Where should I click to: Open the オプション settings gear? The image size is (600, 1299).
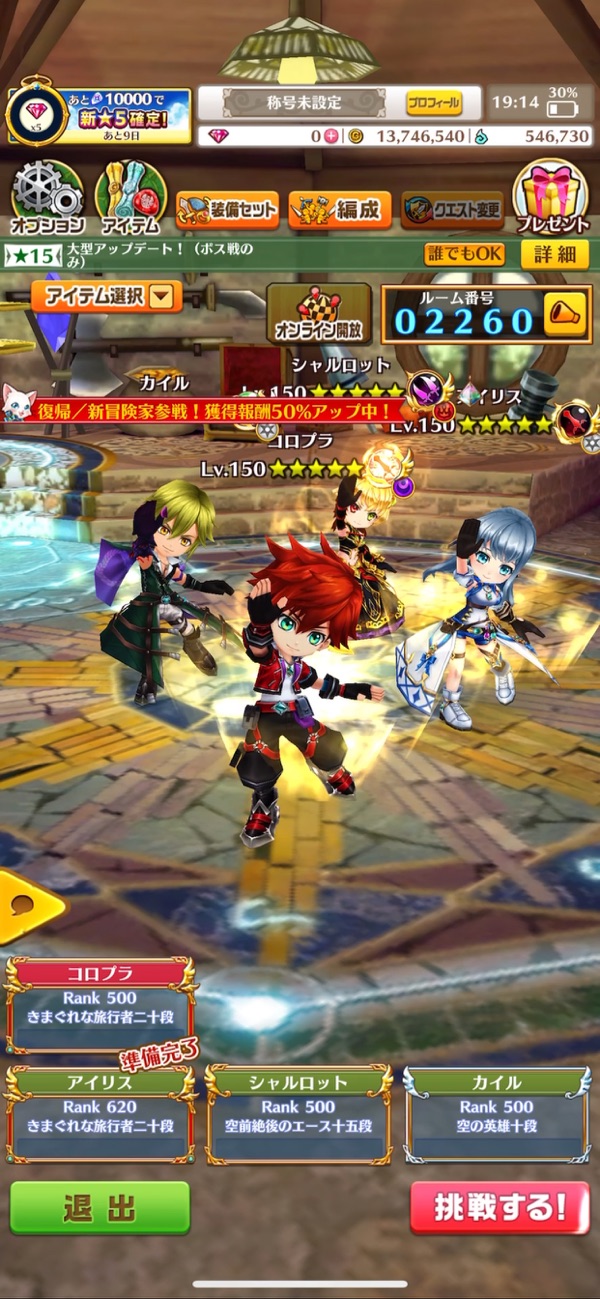pyautogui.click(x=46, y=196)
